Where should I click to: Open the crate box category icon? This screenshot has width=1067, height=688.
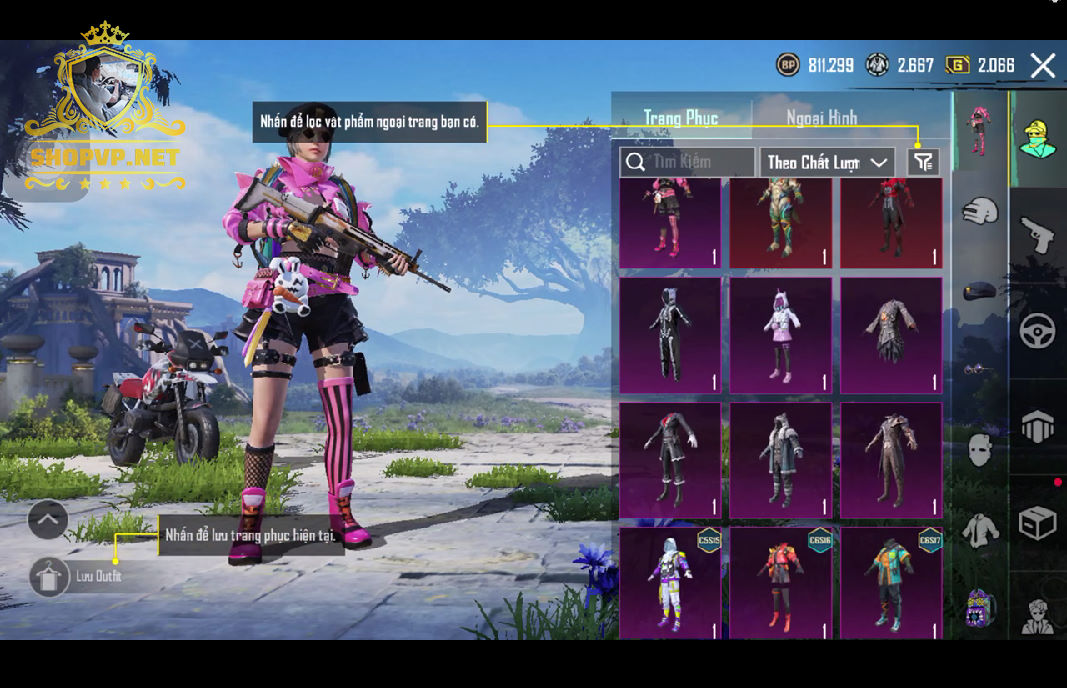[x=1037, y=522]
